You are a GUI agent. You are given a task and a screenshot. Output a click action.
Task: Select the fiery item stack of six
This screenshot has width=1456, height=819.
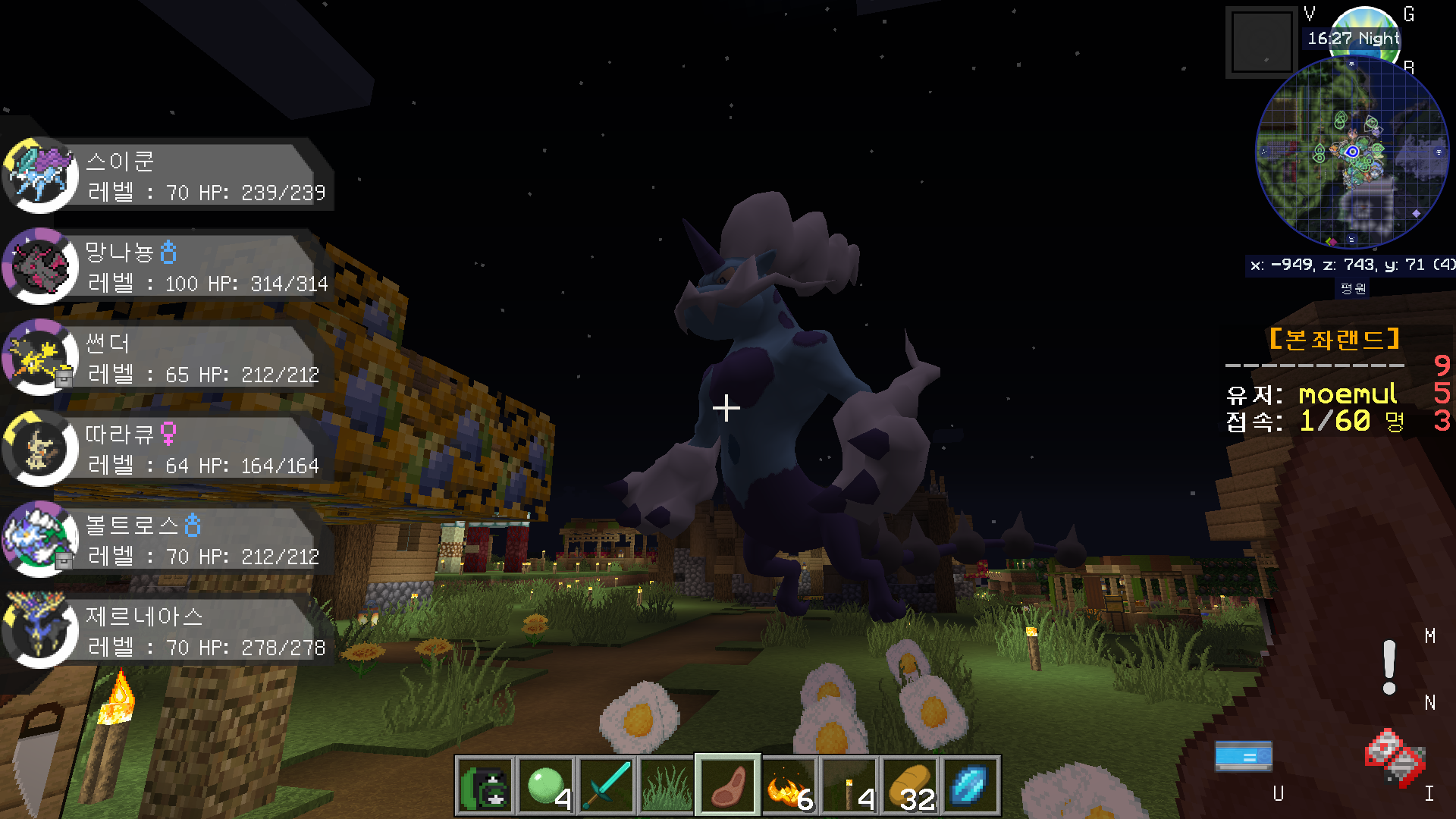pos(789,786)
